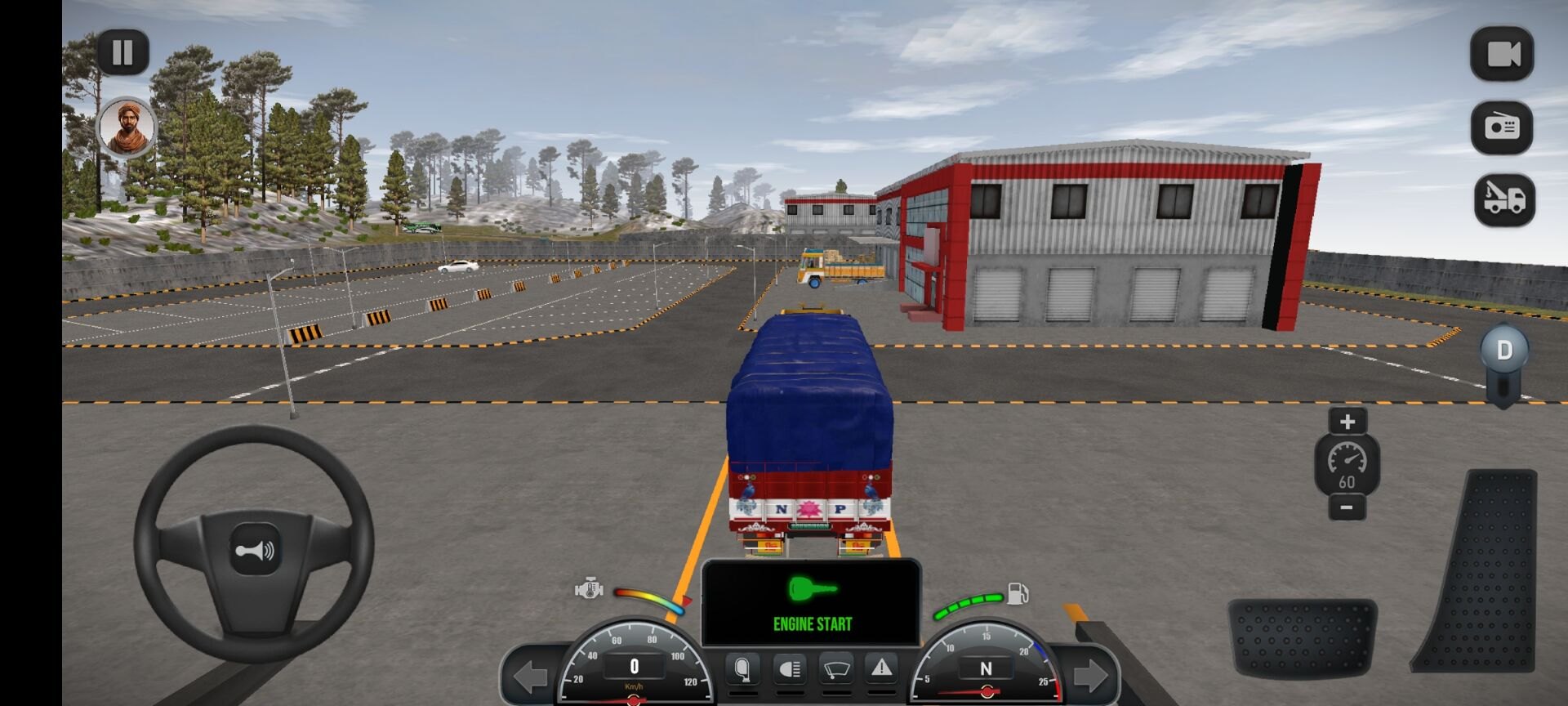Toggle the 60 speed limiter gauge

coord(1347,465)
